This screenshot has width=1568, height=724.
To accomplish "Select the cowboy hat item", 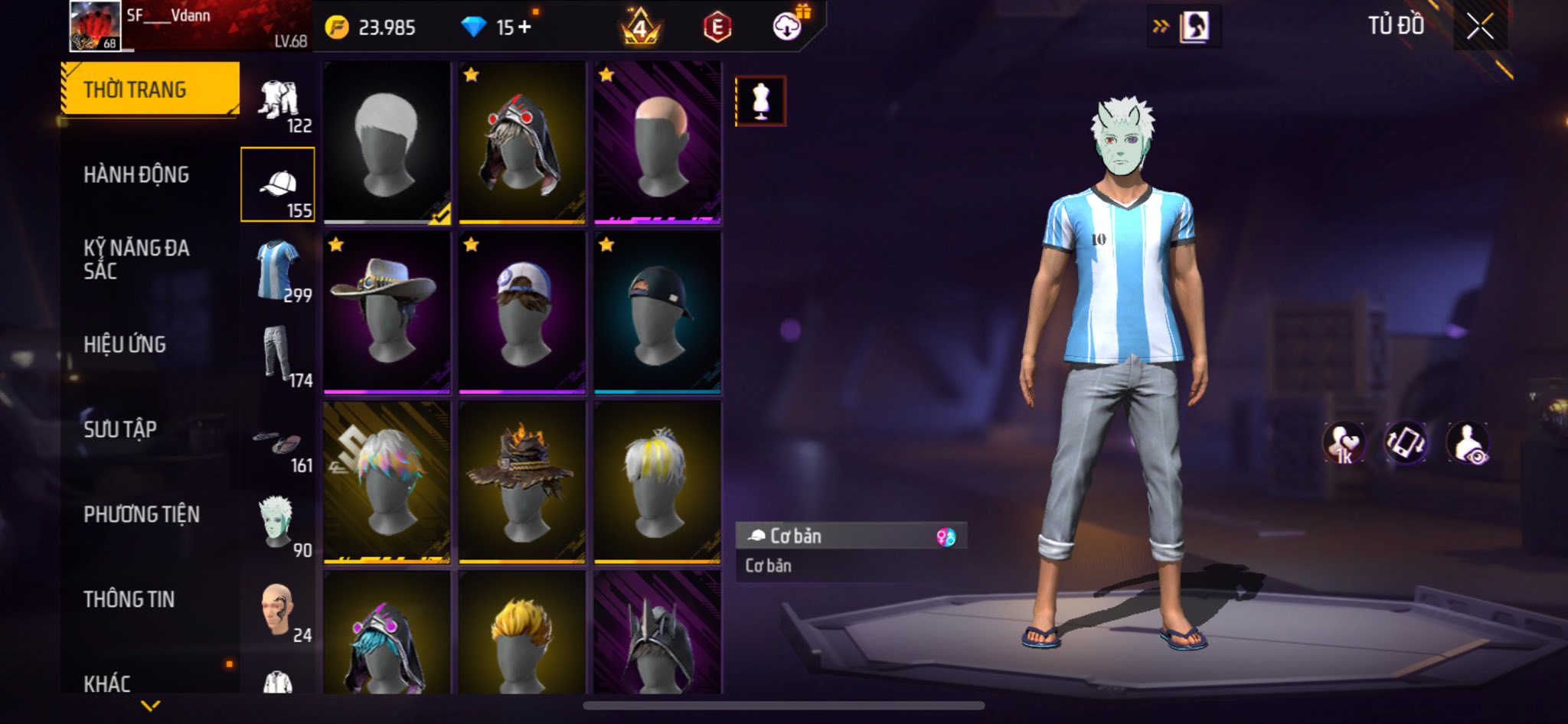I will 387,312.
